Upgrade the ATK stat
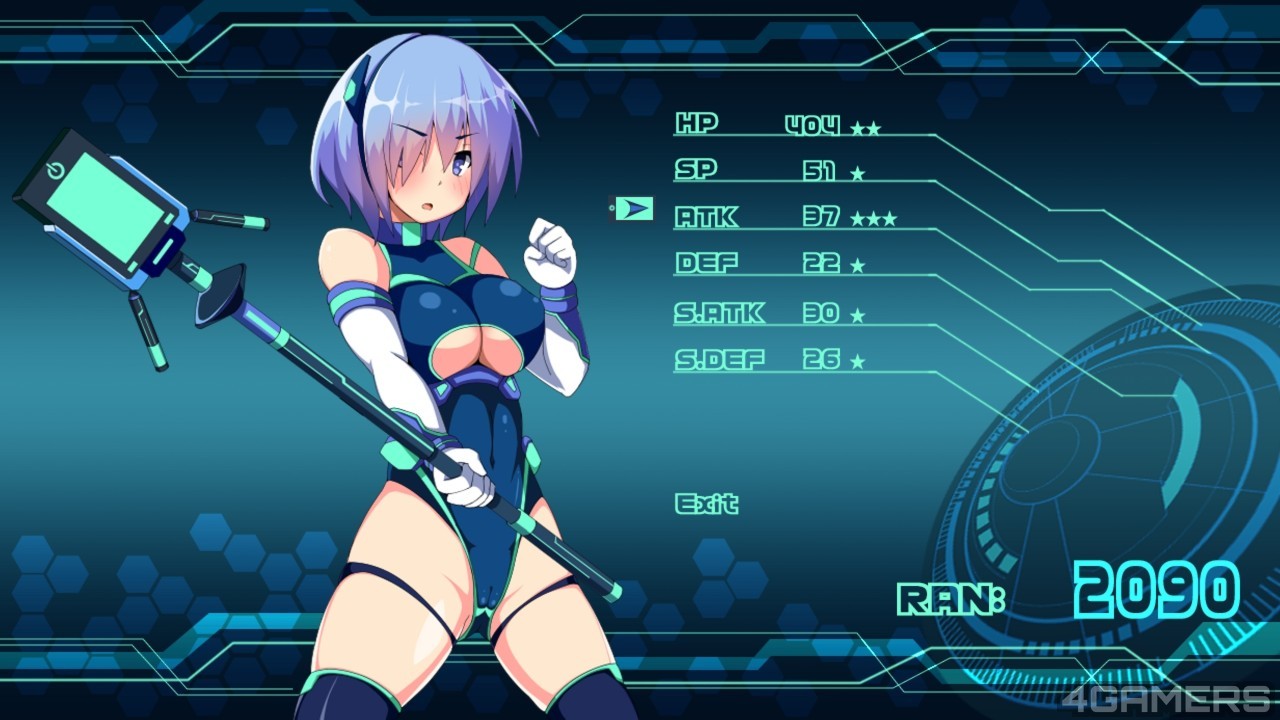Screen dimensions: 1280x720 [x=706, y=216]
